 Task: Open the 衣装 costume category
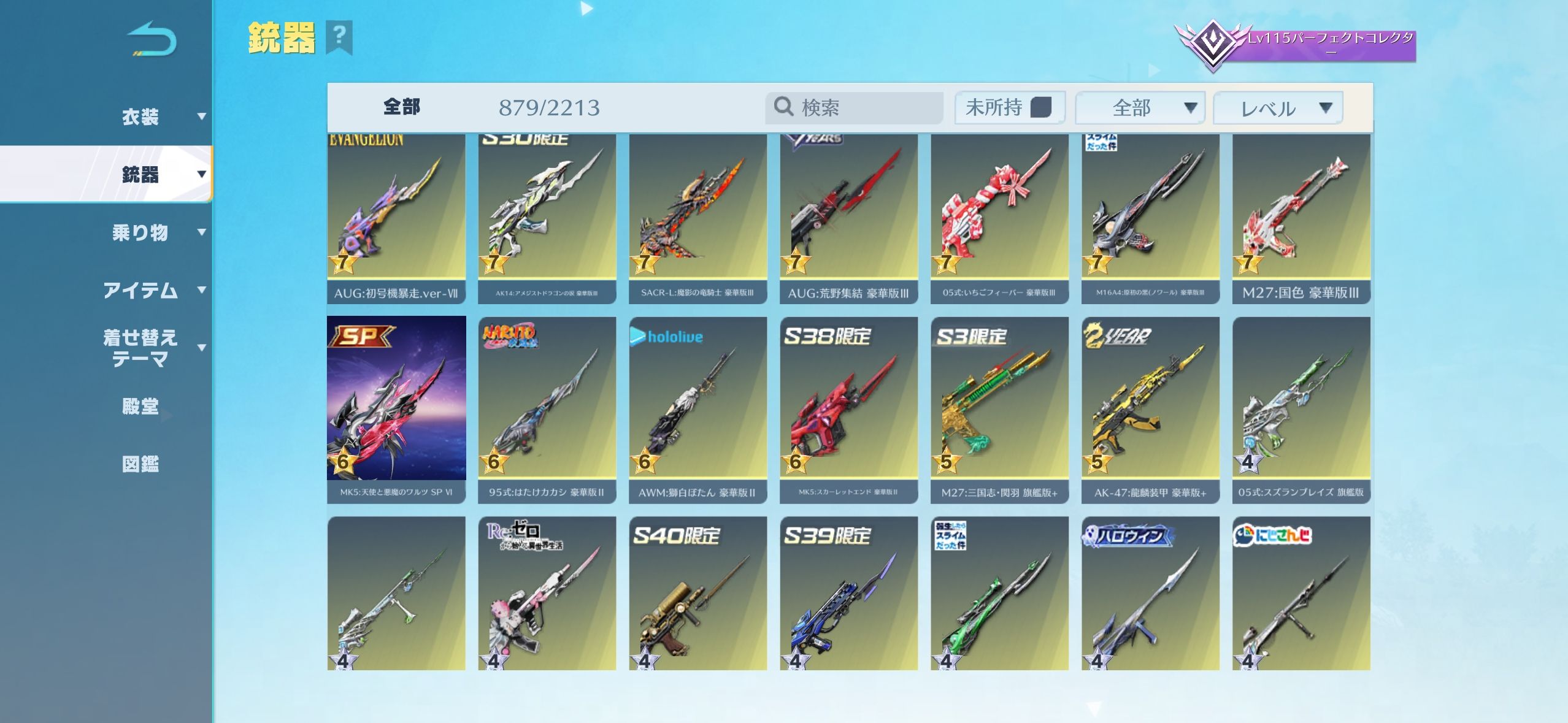[x=141, y=117]
